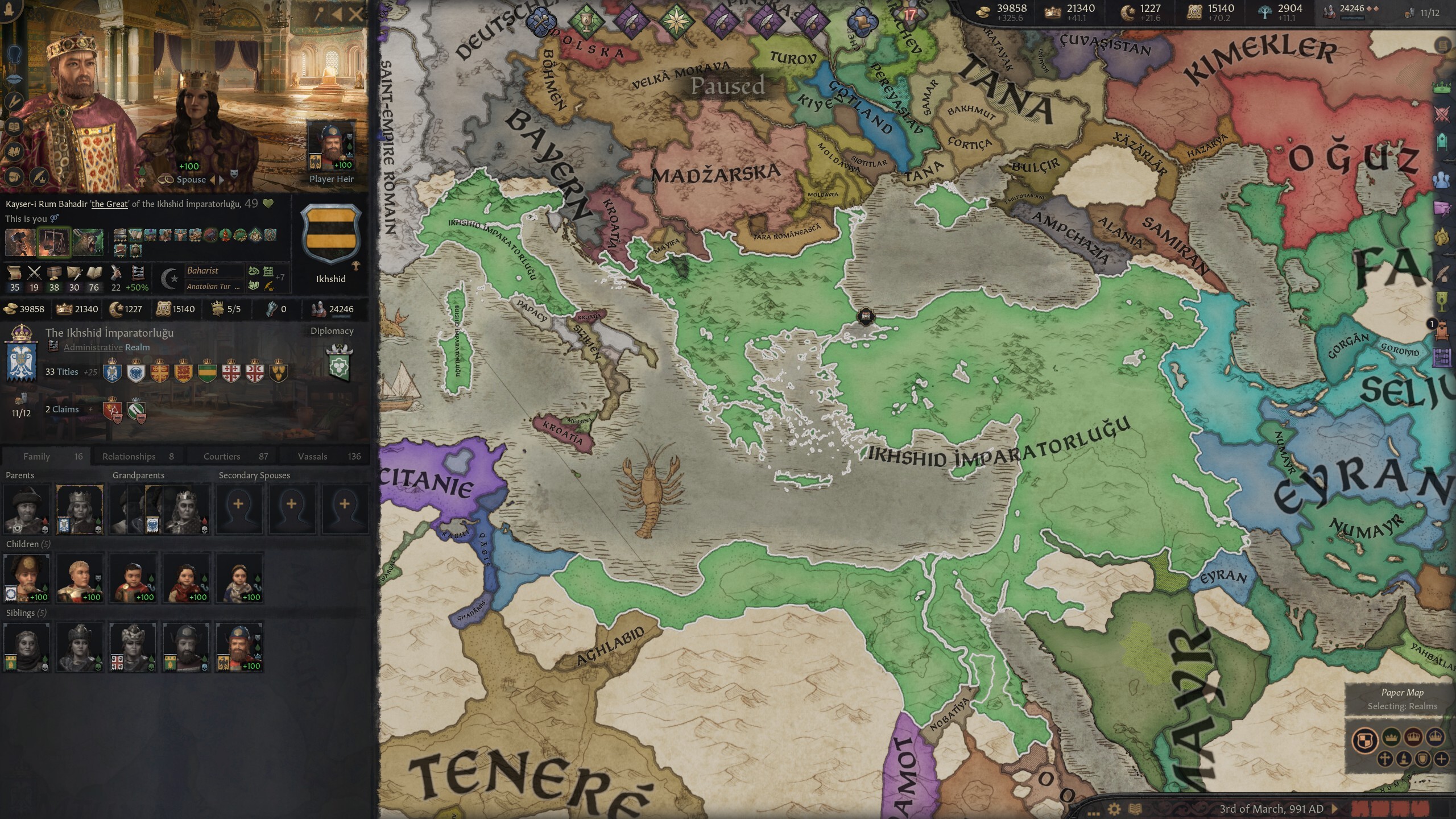The width and height of the screenshot is (1456, 819).
Task: Unpause the game with the play arrow
Action: [1335, 809]
